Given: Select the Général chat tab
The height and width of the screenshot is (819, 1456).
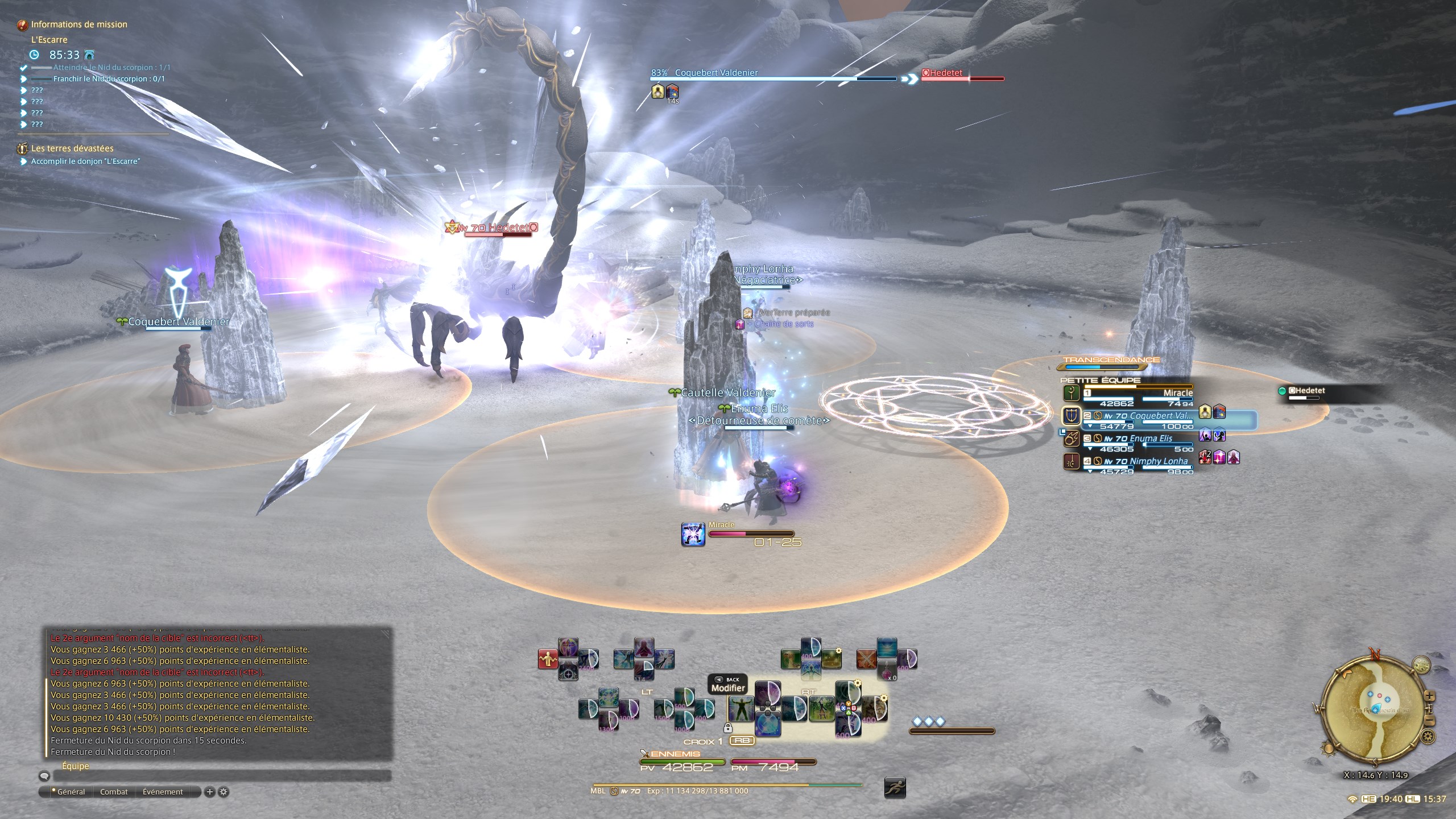Looking at the screenshot, I should pyautogui.click(x=71, y=792).
